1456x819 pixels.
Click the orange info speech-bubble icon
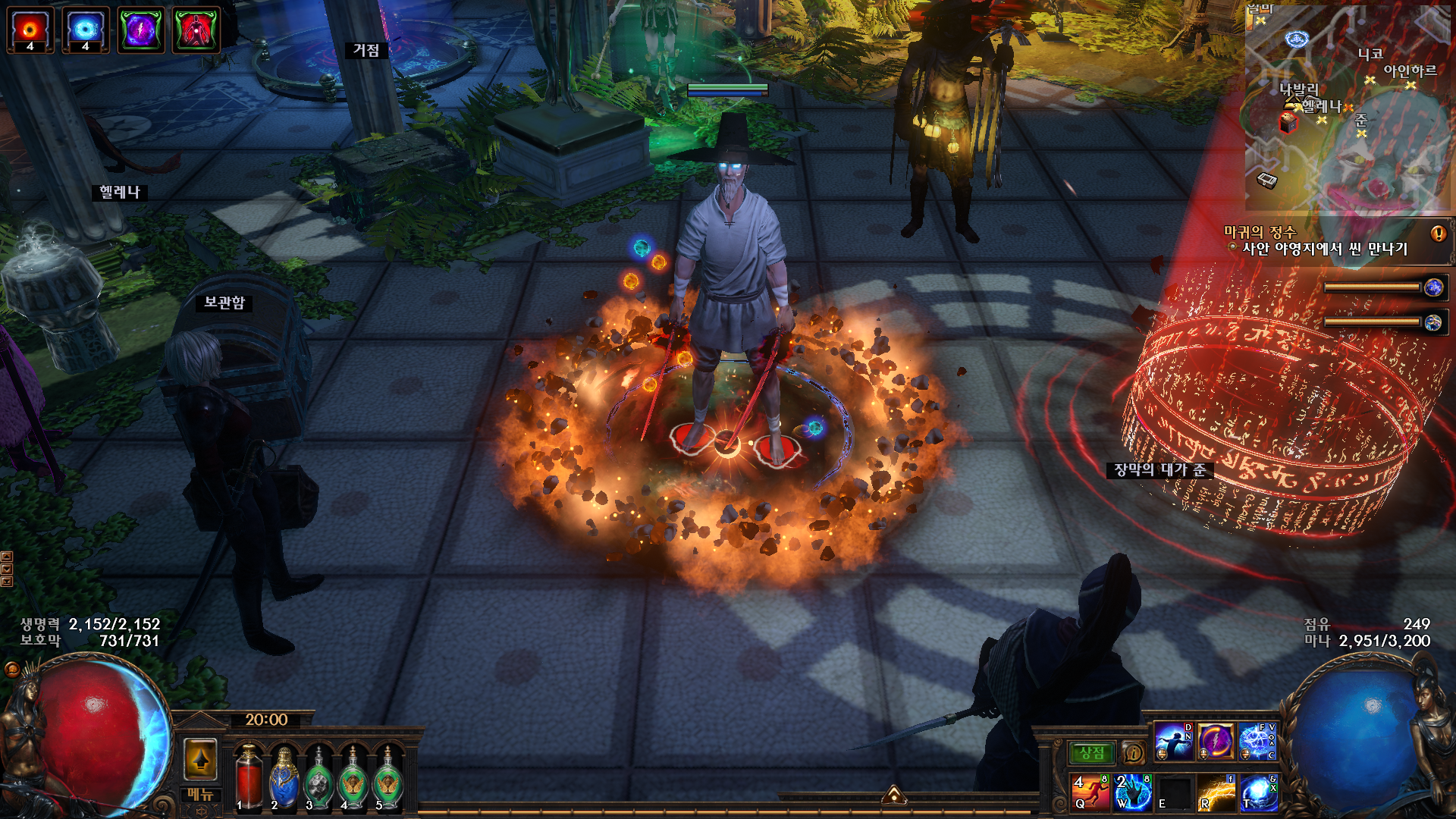1133,753
